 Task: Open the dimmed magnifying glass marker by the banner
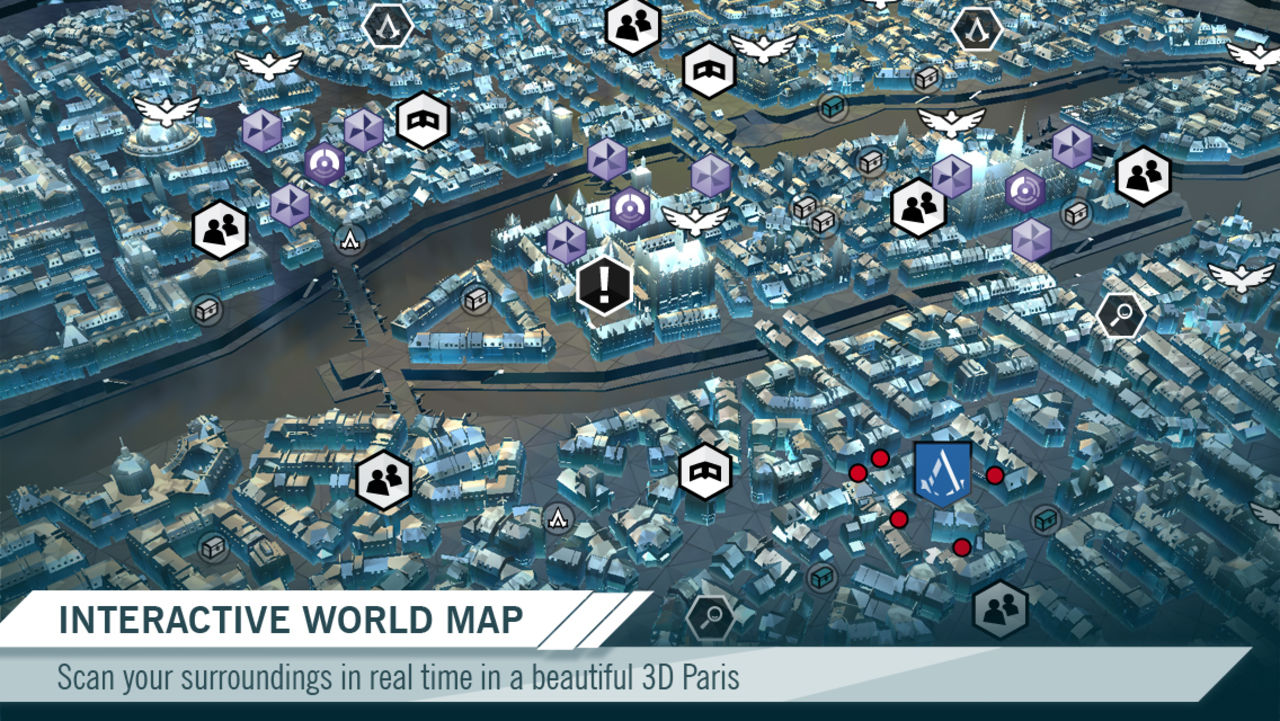pos(710,617)
